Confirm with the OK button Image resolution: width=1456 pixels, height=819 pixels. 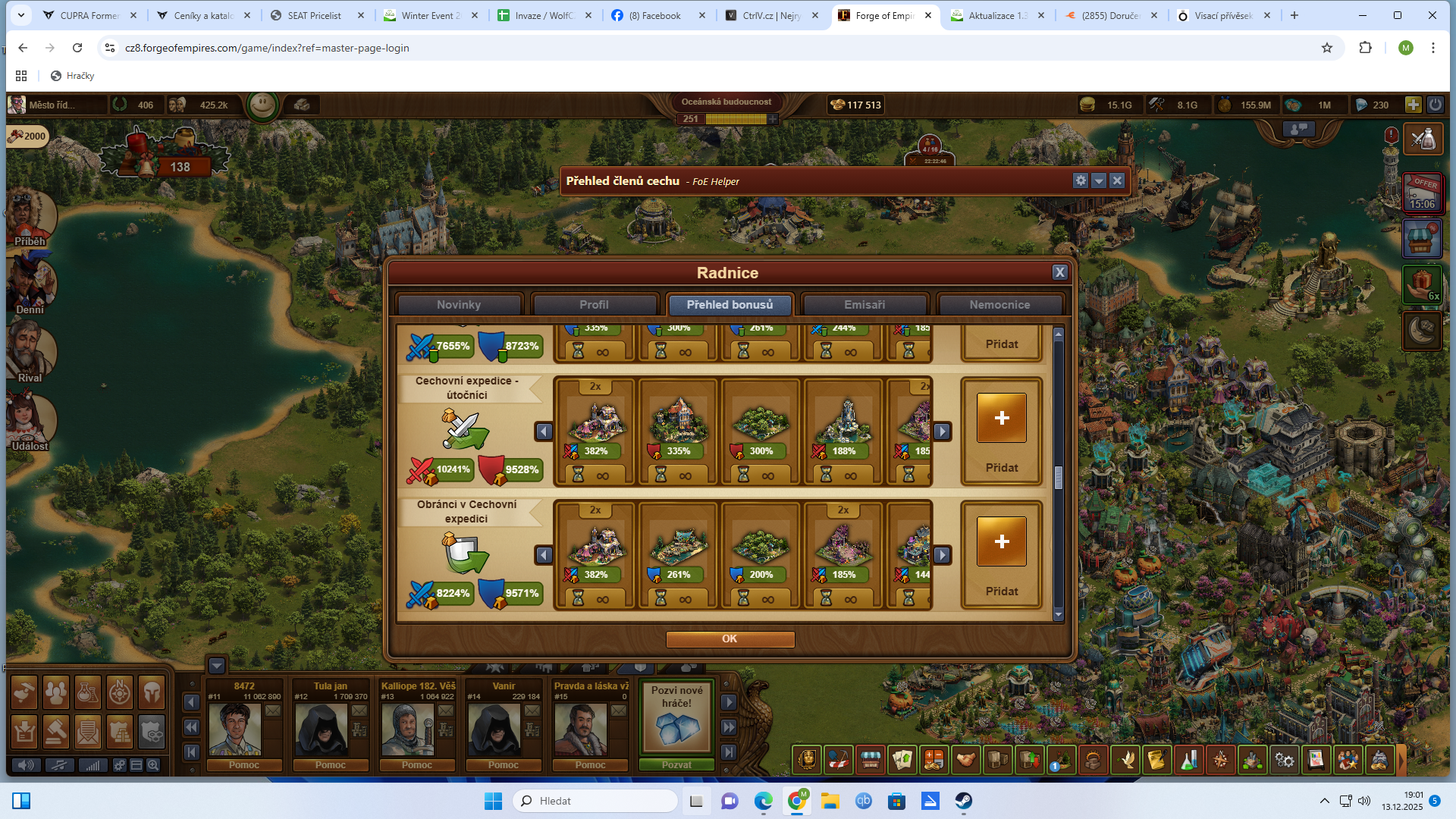tap(730, 639)
